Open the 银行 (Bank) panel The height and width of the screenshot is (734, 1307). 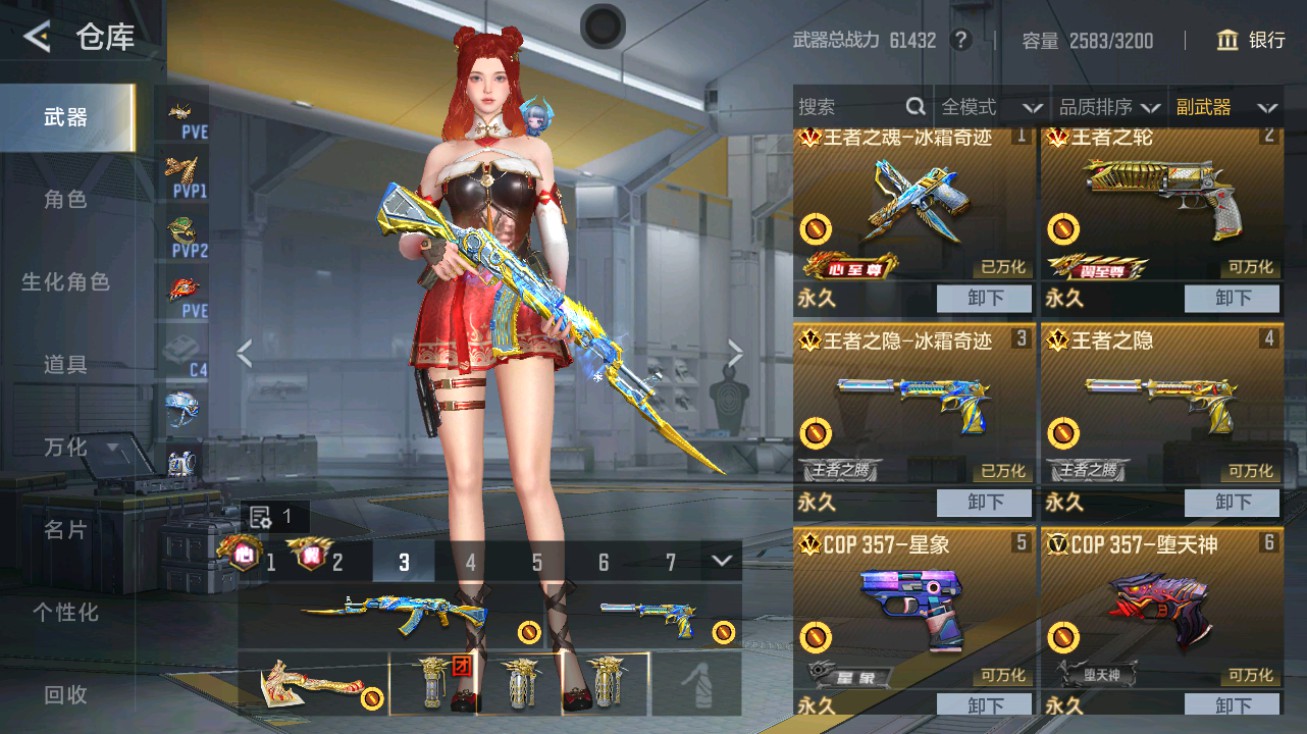pyautogui.click(x=1250, y=41)
